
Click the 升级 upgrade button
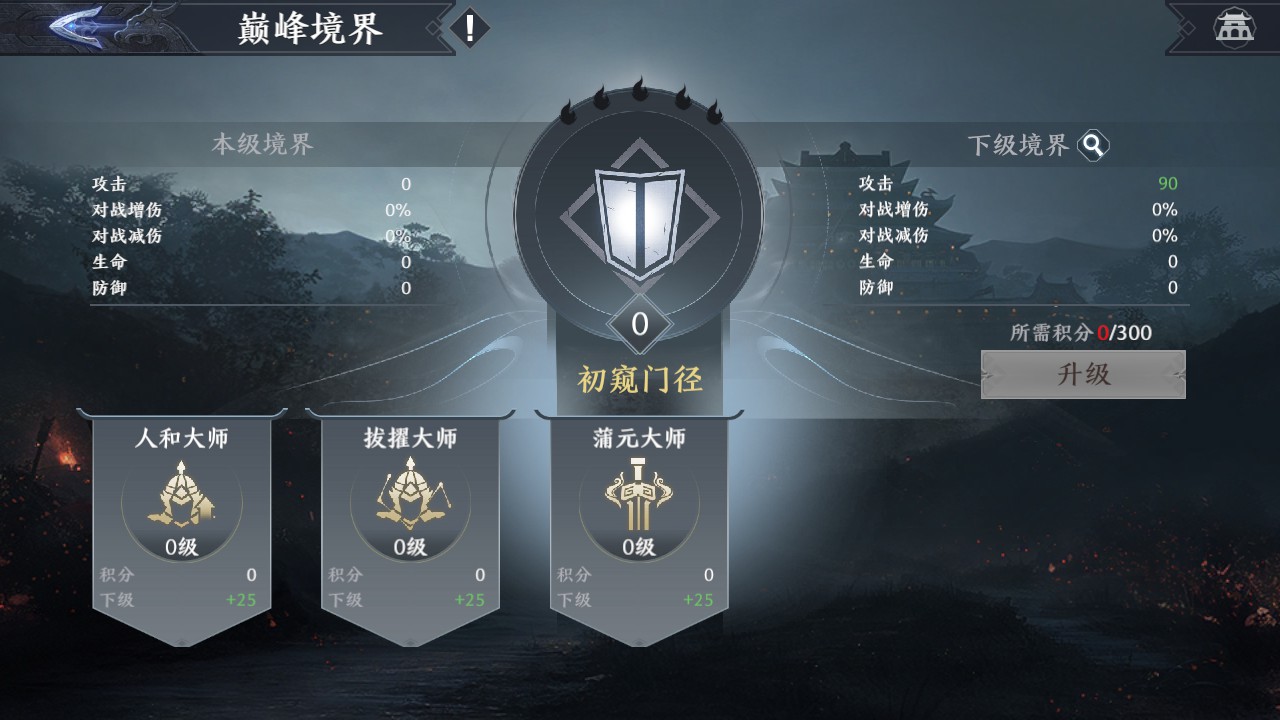coord(1083,374)
